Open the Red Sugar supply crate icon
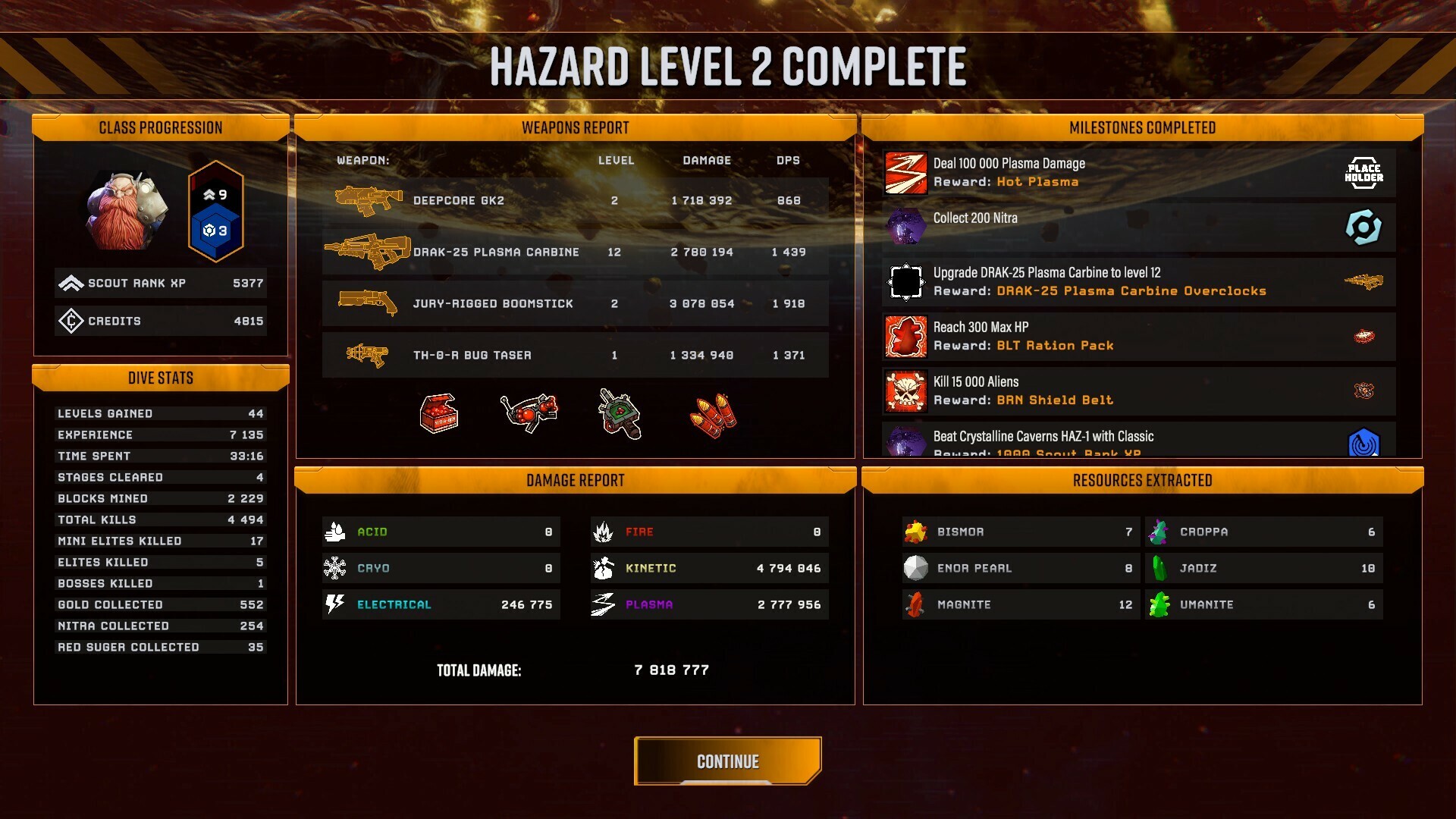This screenshot has height=819, width=1456. point(440,413)
